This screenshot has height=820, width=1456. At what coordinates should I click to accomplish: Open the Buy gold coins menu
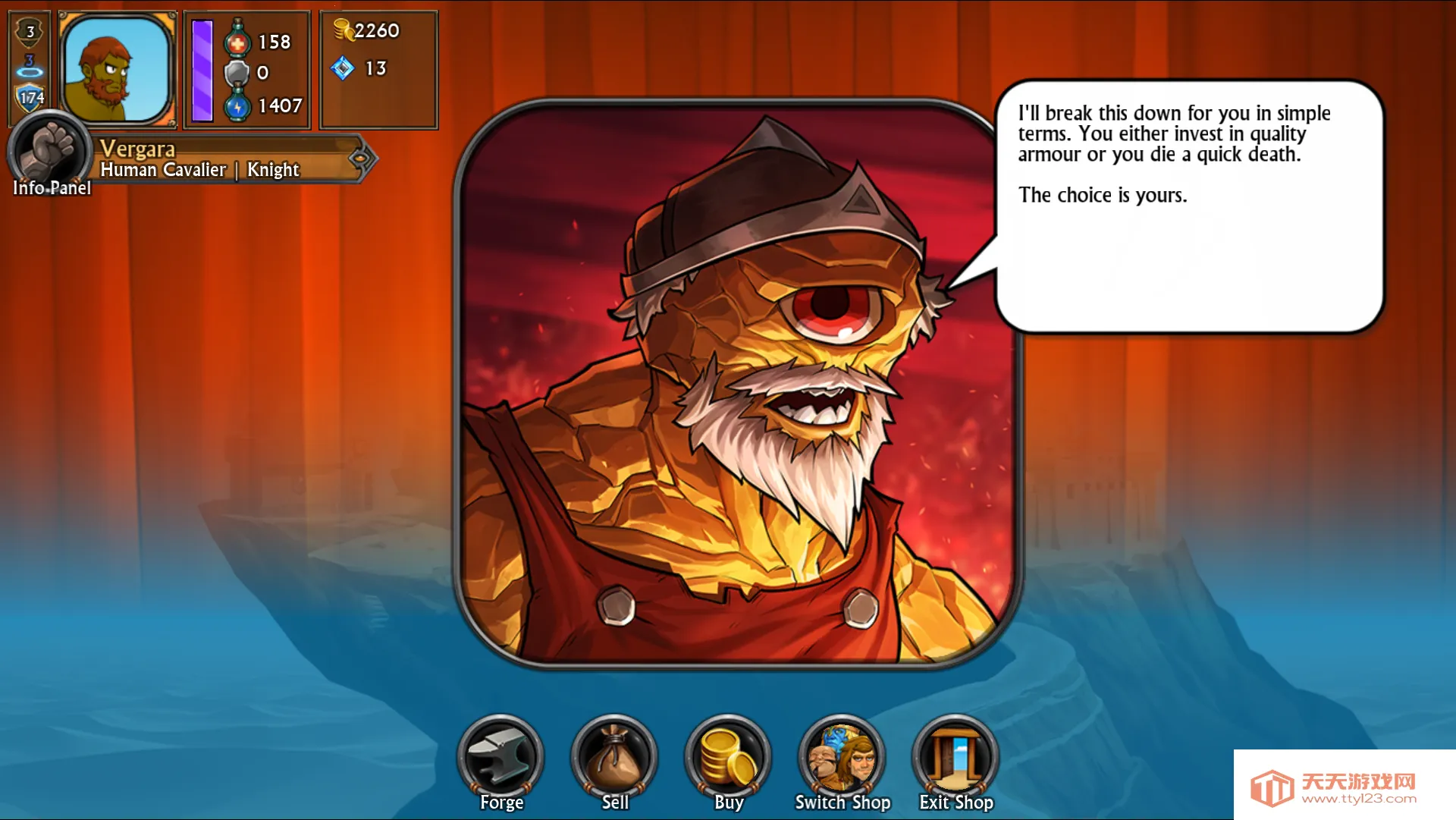tap(728, 757)
